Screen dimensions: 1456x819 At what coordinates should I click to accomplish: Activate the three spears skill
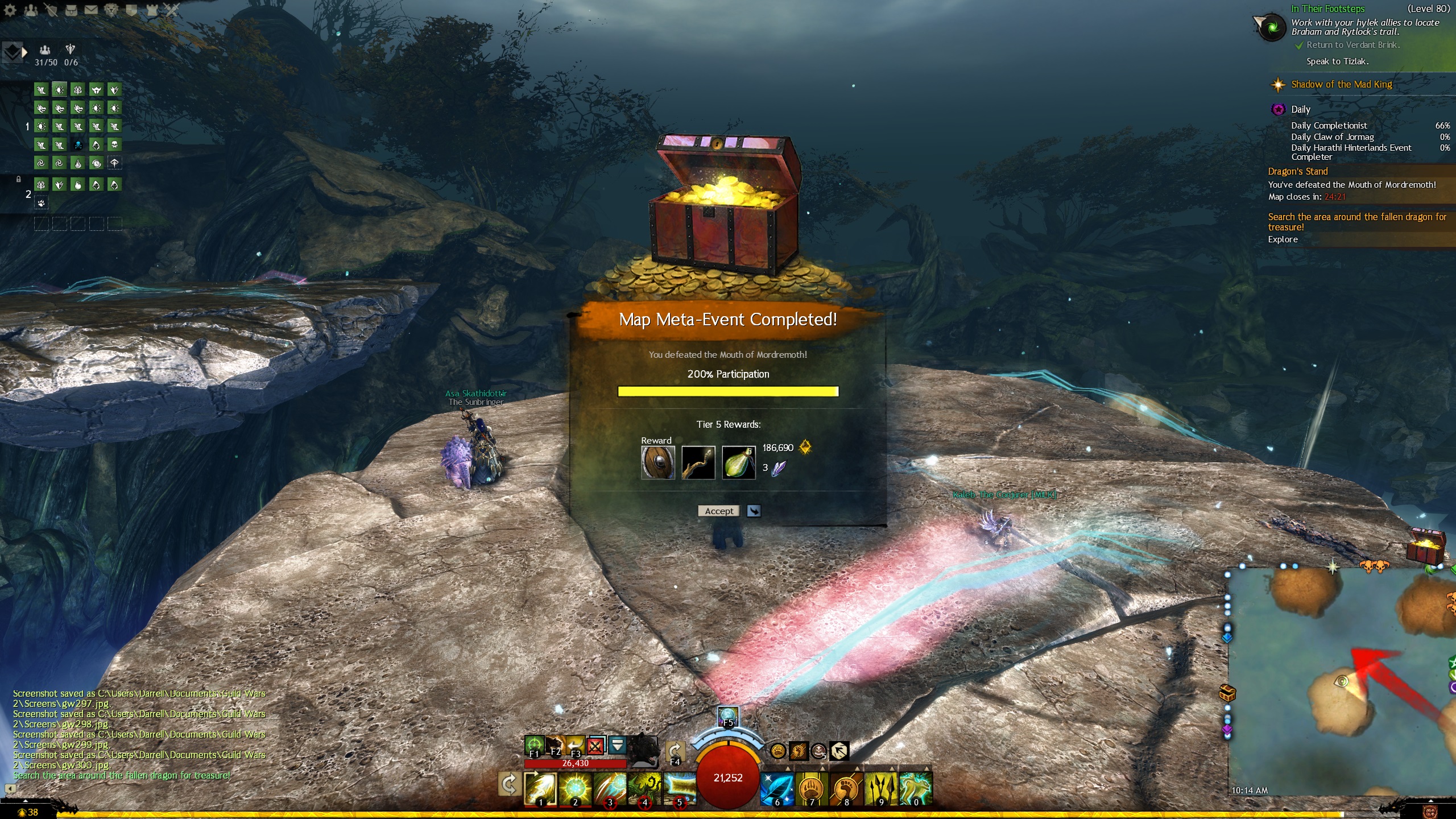tap(881, 789)
